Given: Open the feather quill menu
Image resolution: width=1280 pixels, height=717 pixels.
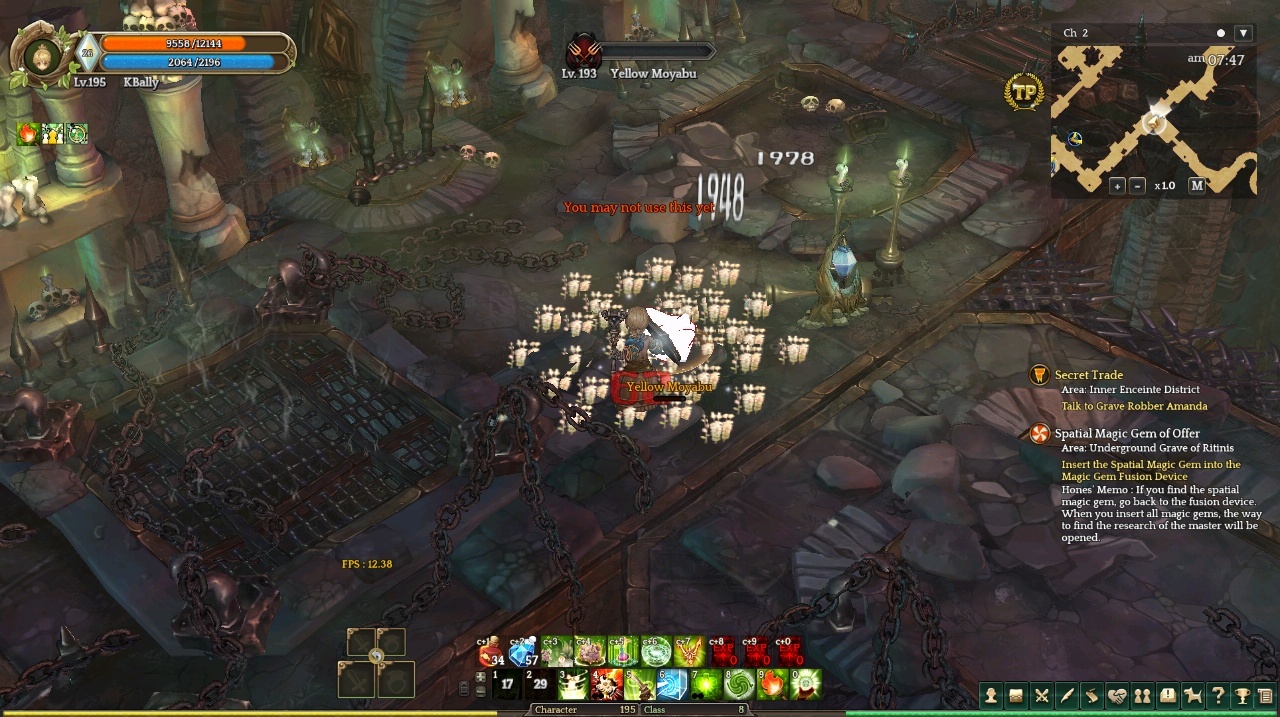Looking at the screenshot, I should pyautogui.click(x=1066, y=696).
